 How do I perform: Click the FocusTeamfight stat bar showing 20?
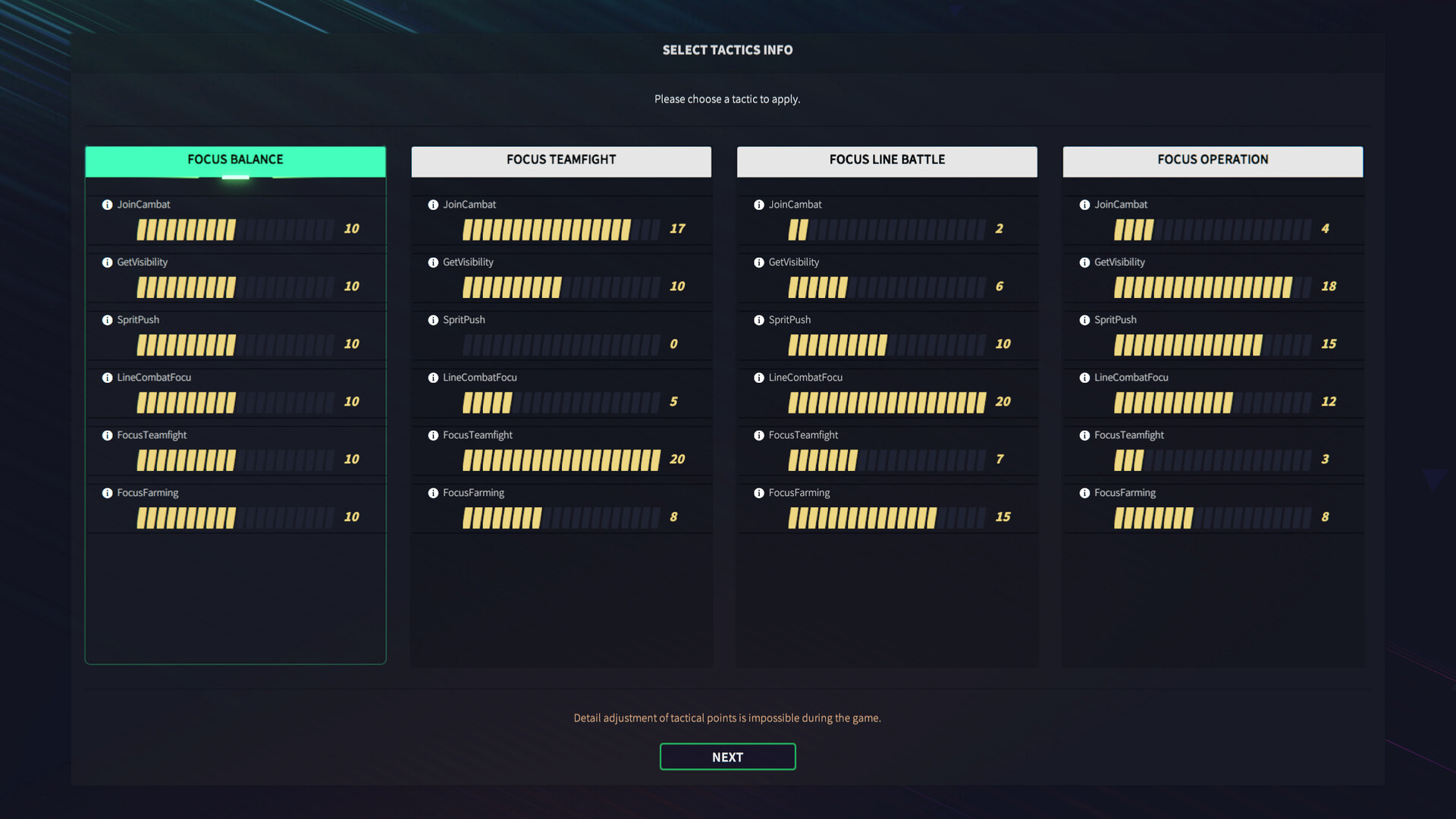tap(561, 460)
